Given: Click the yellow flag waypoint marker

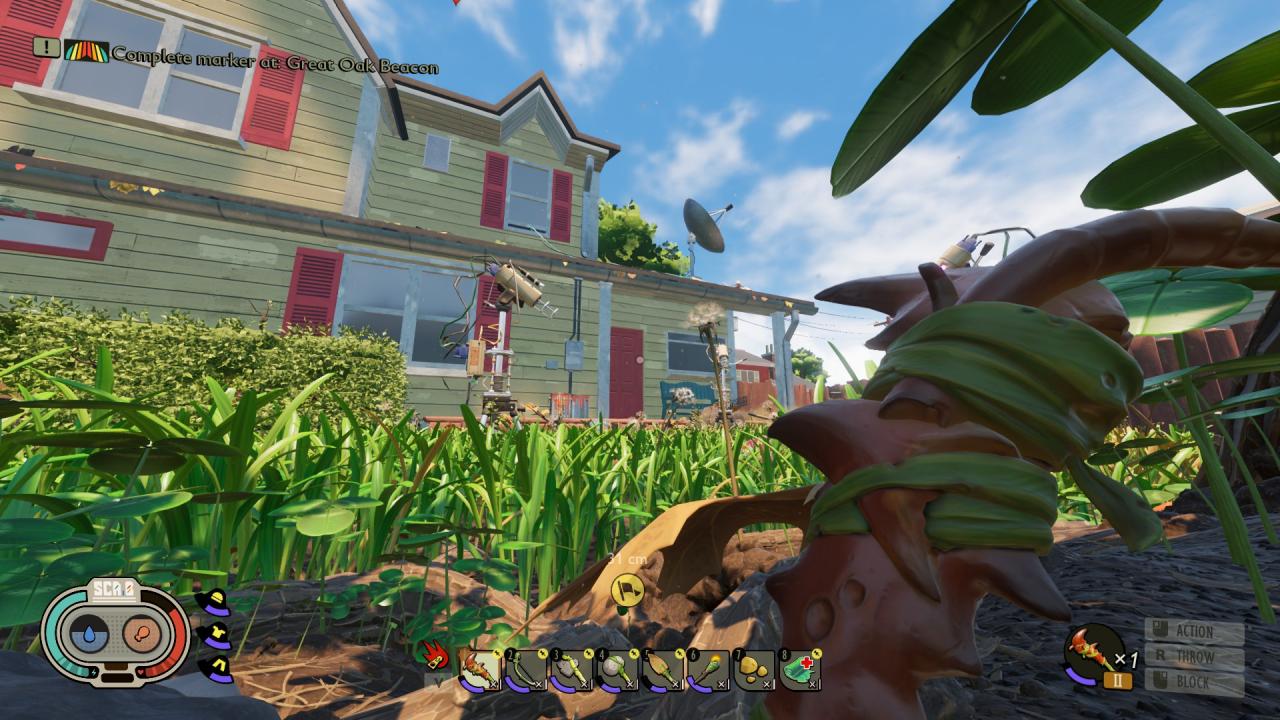Looking at the screenshot, I should (627, 586).
